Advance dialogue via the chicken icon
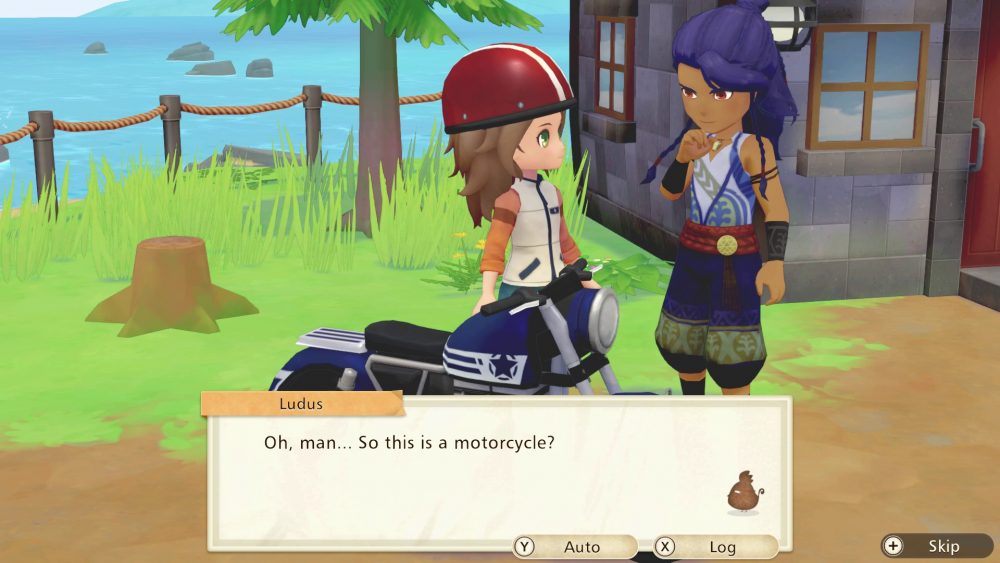Image resolution: width=1000 pixels, height=563 pixels. click(743, 492)
